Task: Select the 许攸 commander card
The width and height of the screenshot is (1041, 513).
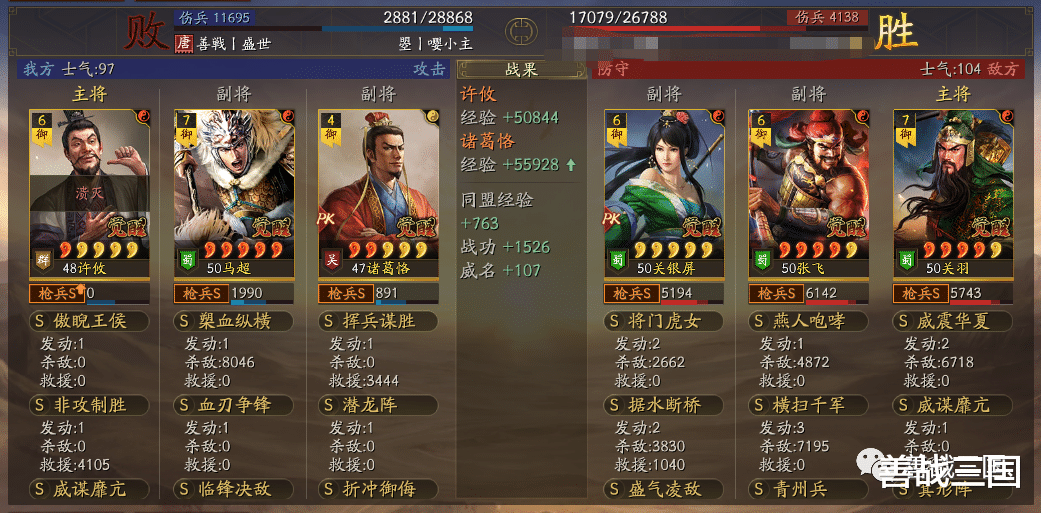Action: coord(89,192)
